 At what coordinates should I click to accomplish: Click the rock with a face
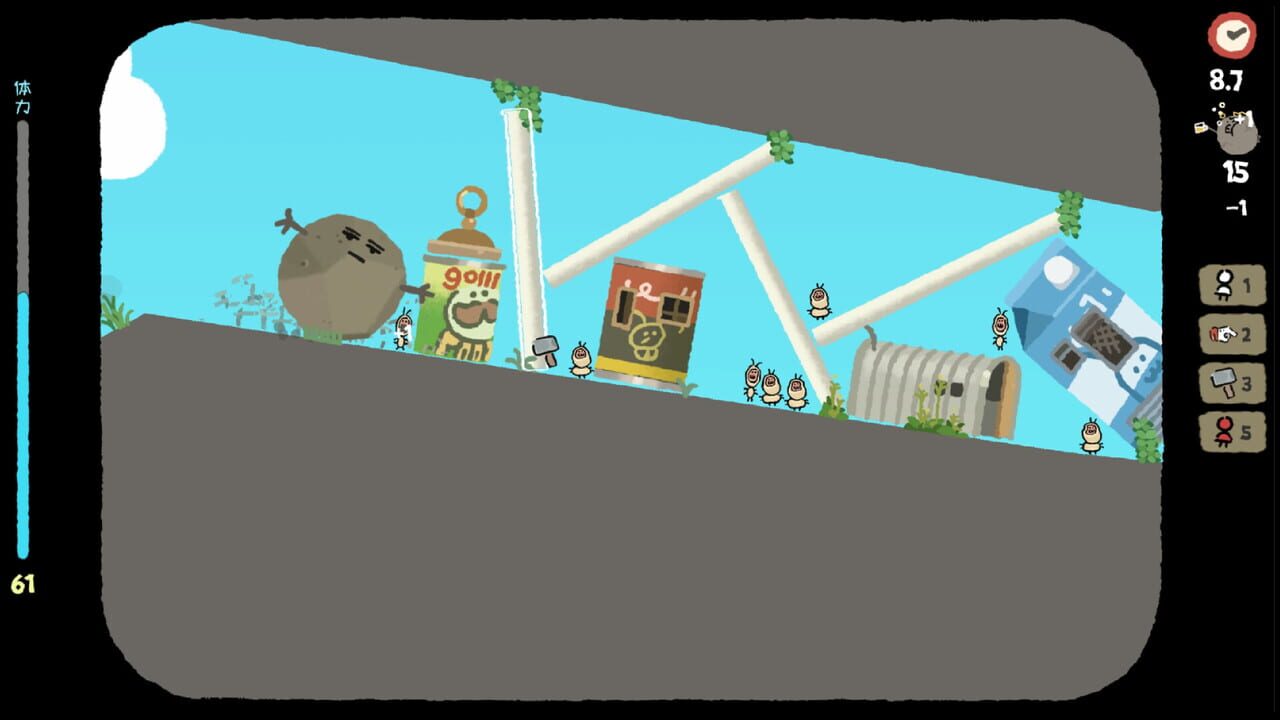coord(340,270)
